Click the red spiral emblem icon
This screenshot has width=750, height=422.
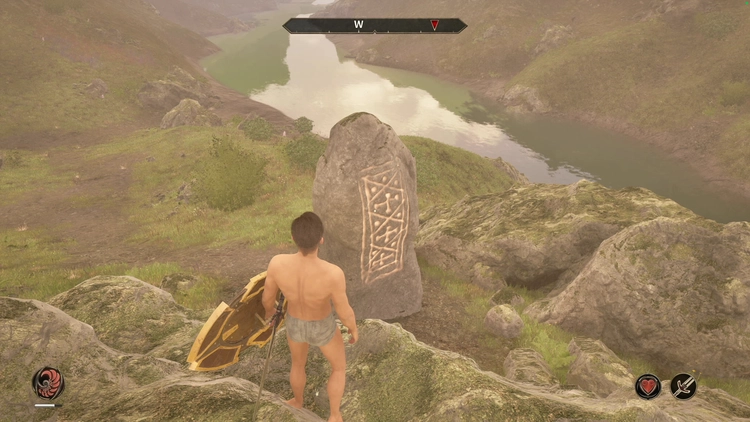[47, 383]
